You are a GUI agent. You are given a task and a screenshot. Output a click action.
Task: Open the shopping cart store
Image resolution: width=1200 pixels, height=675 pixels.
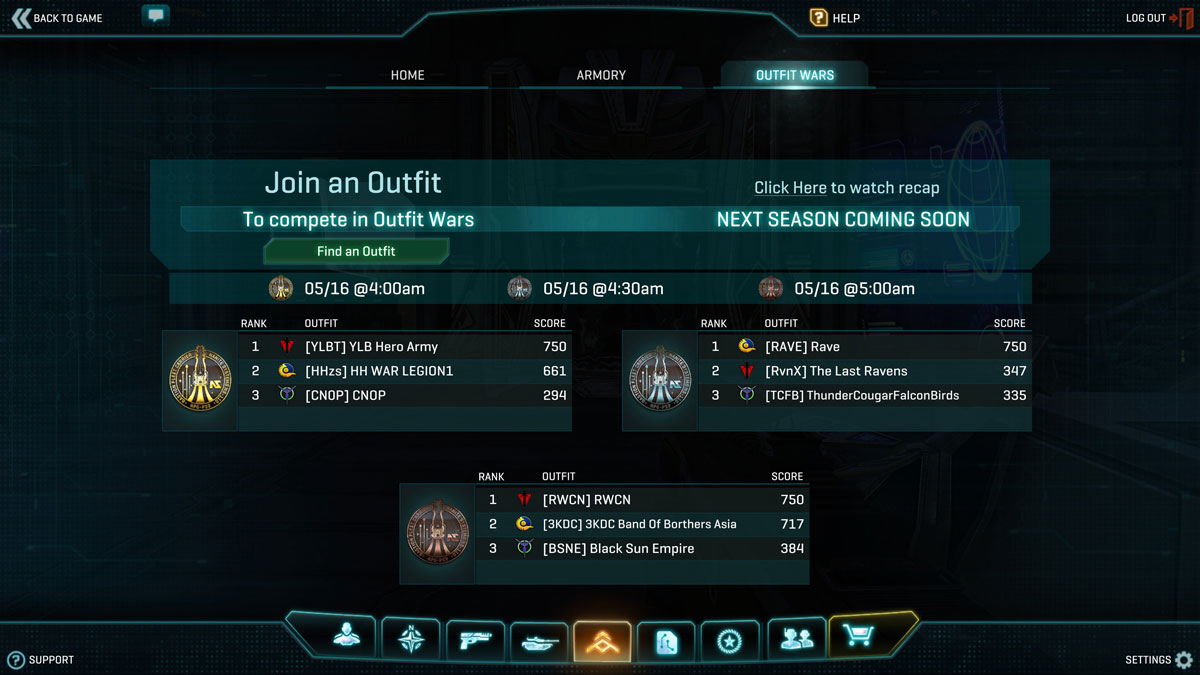point(861,636)
